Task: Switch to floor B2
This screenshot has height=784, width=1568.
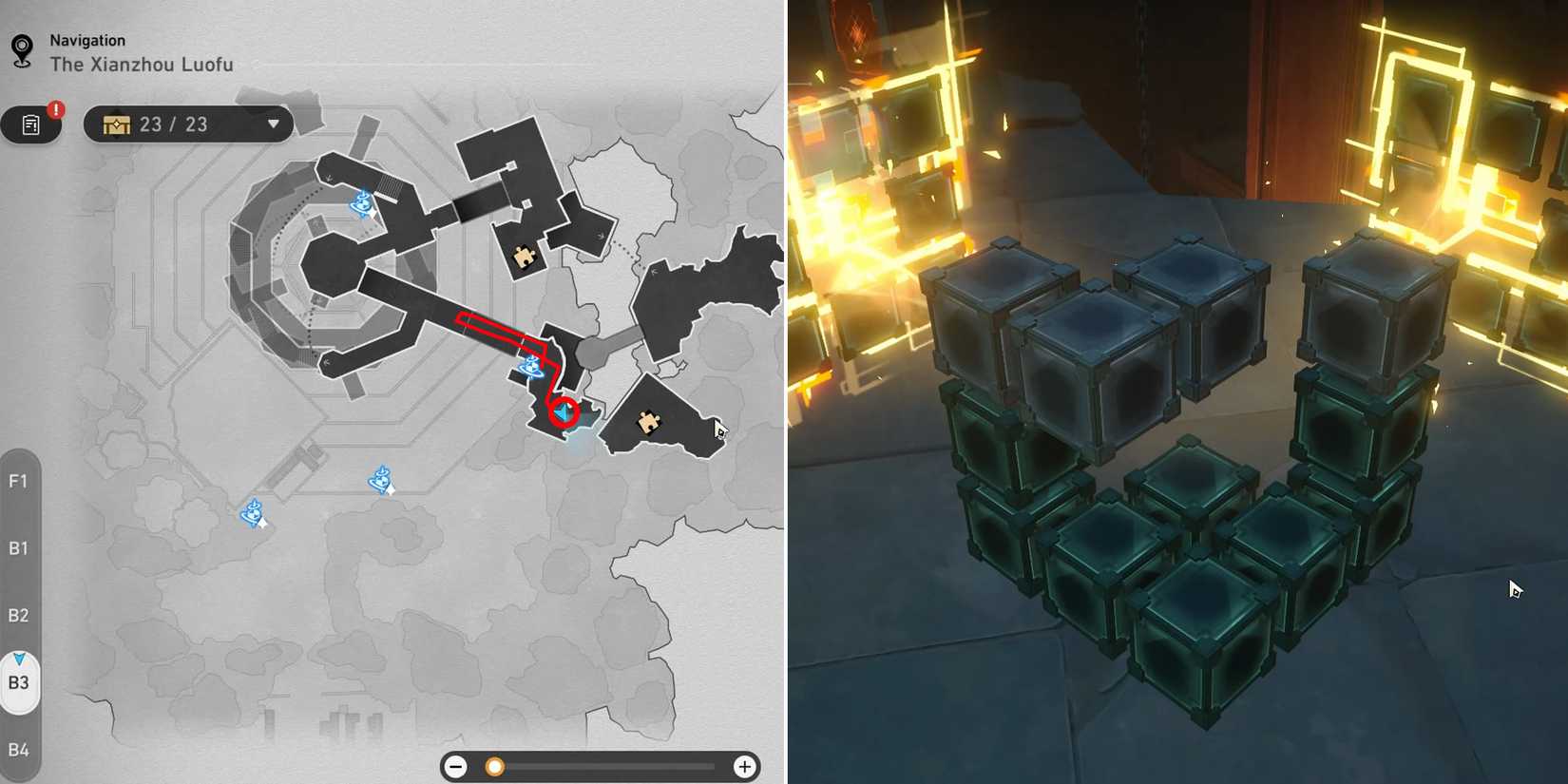Action: click(x=20, y=615)
